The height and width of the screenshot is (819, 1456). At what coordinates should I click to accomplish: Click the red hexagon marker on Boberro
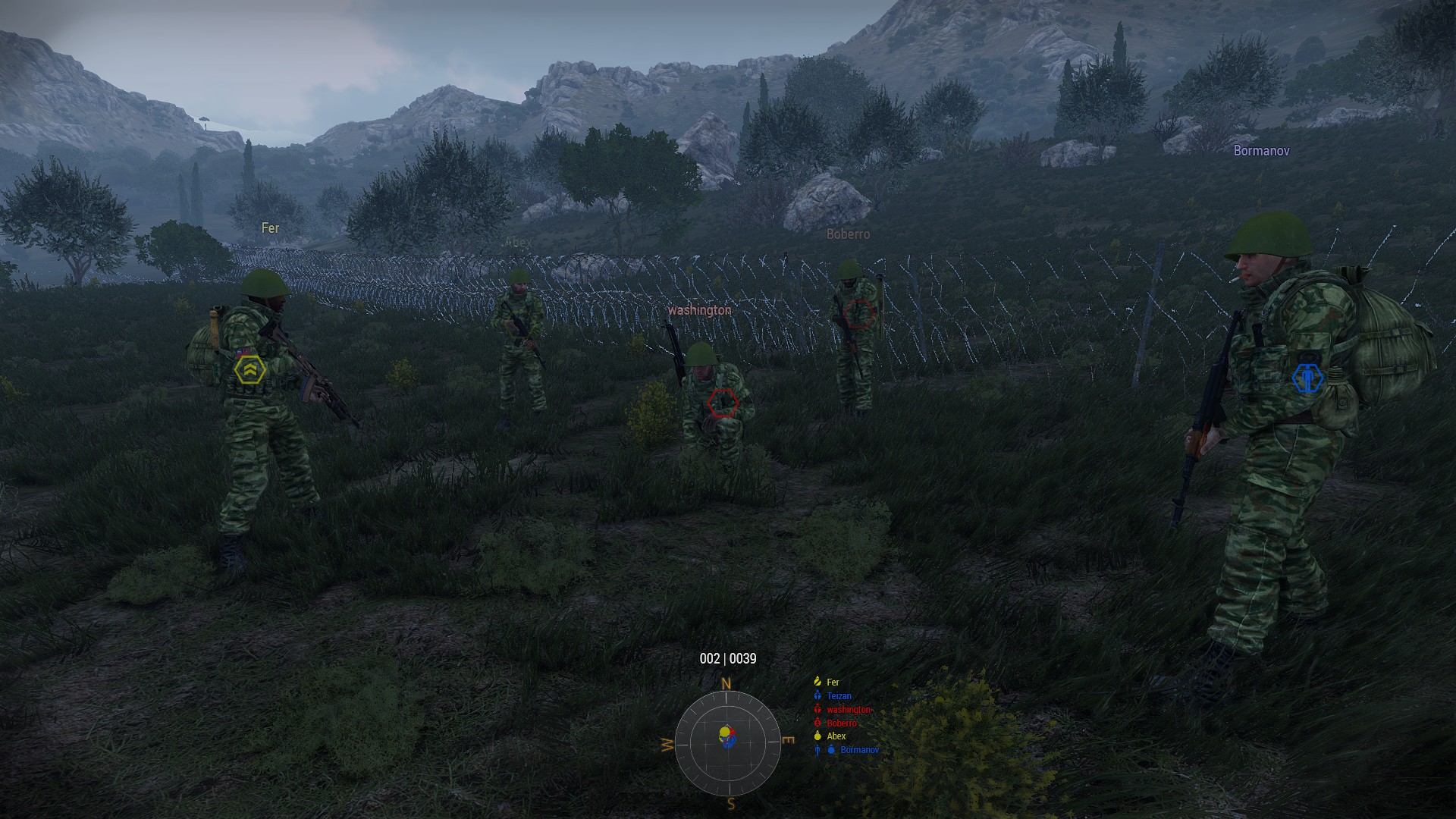point(858,312)
